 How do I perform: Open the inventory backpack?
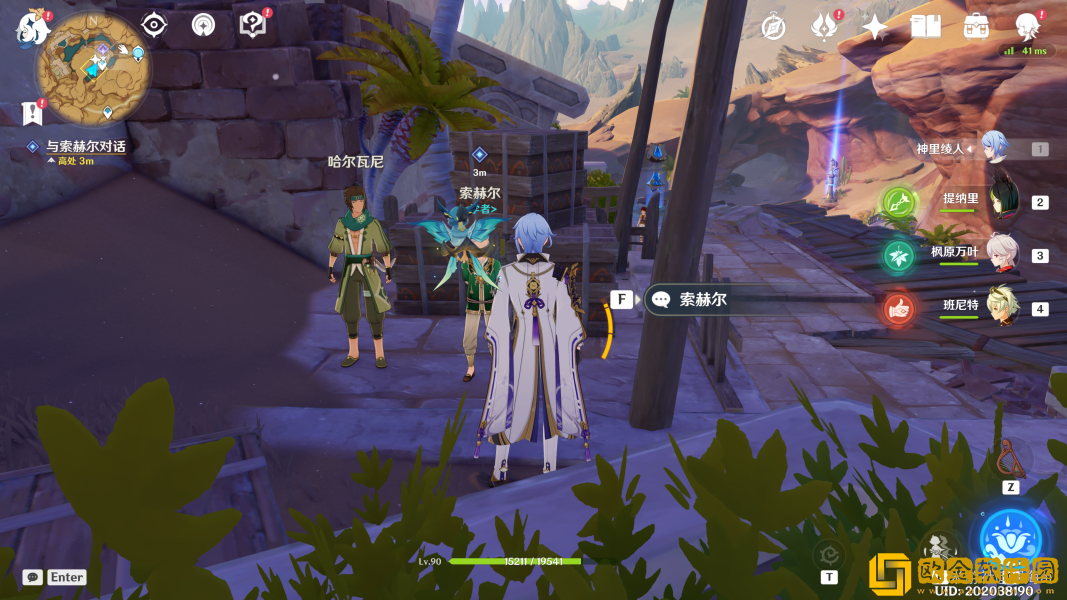coord(976,27)
